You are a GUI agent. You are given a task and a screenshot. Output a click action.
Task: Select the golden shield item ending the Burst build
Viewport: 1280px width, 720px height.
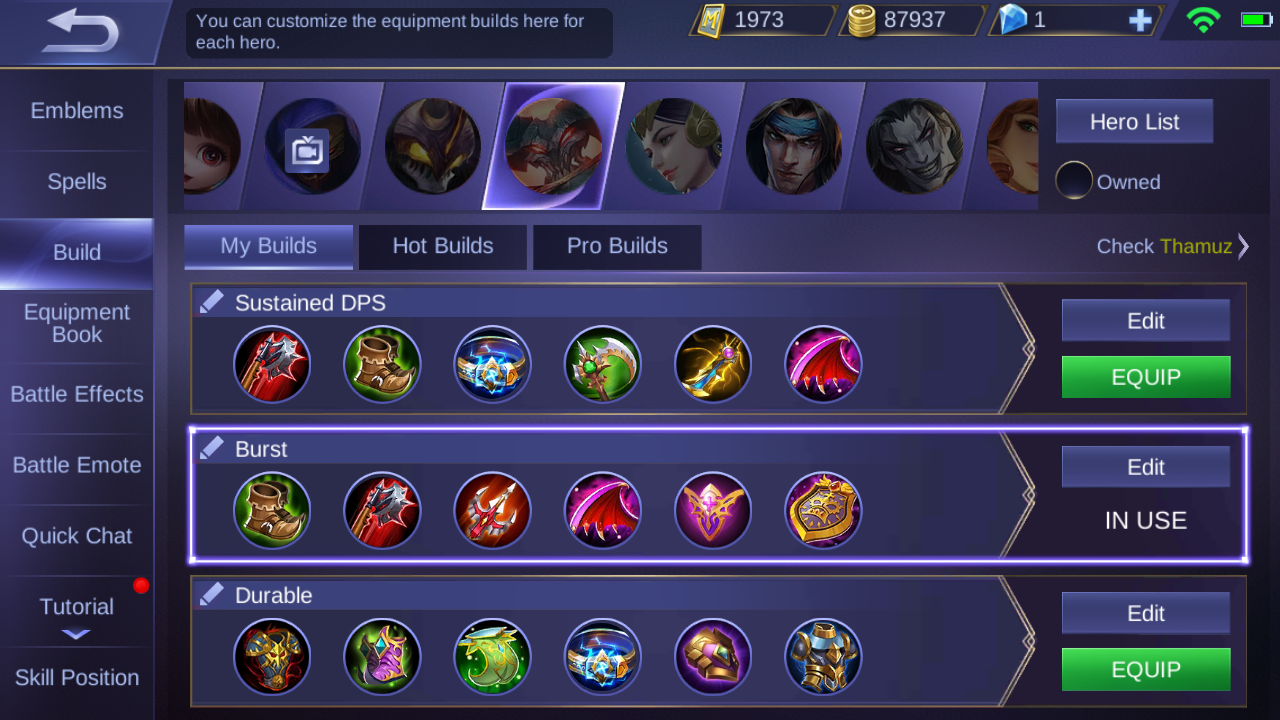(x=822, y=510)
